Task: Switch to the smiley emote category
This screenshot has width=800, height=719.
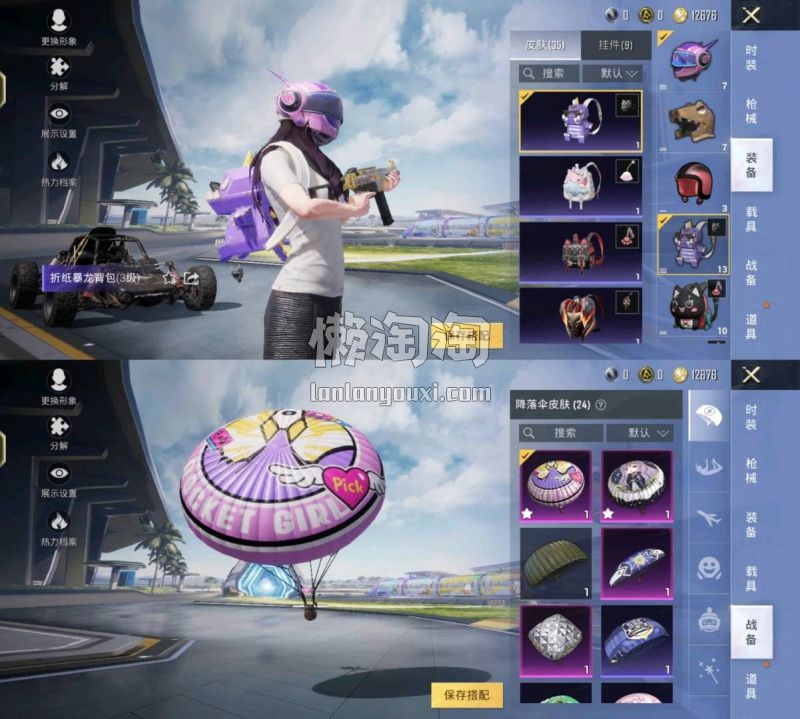Action: [708, 568]
